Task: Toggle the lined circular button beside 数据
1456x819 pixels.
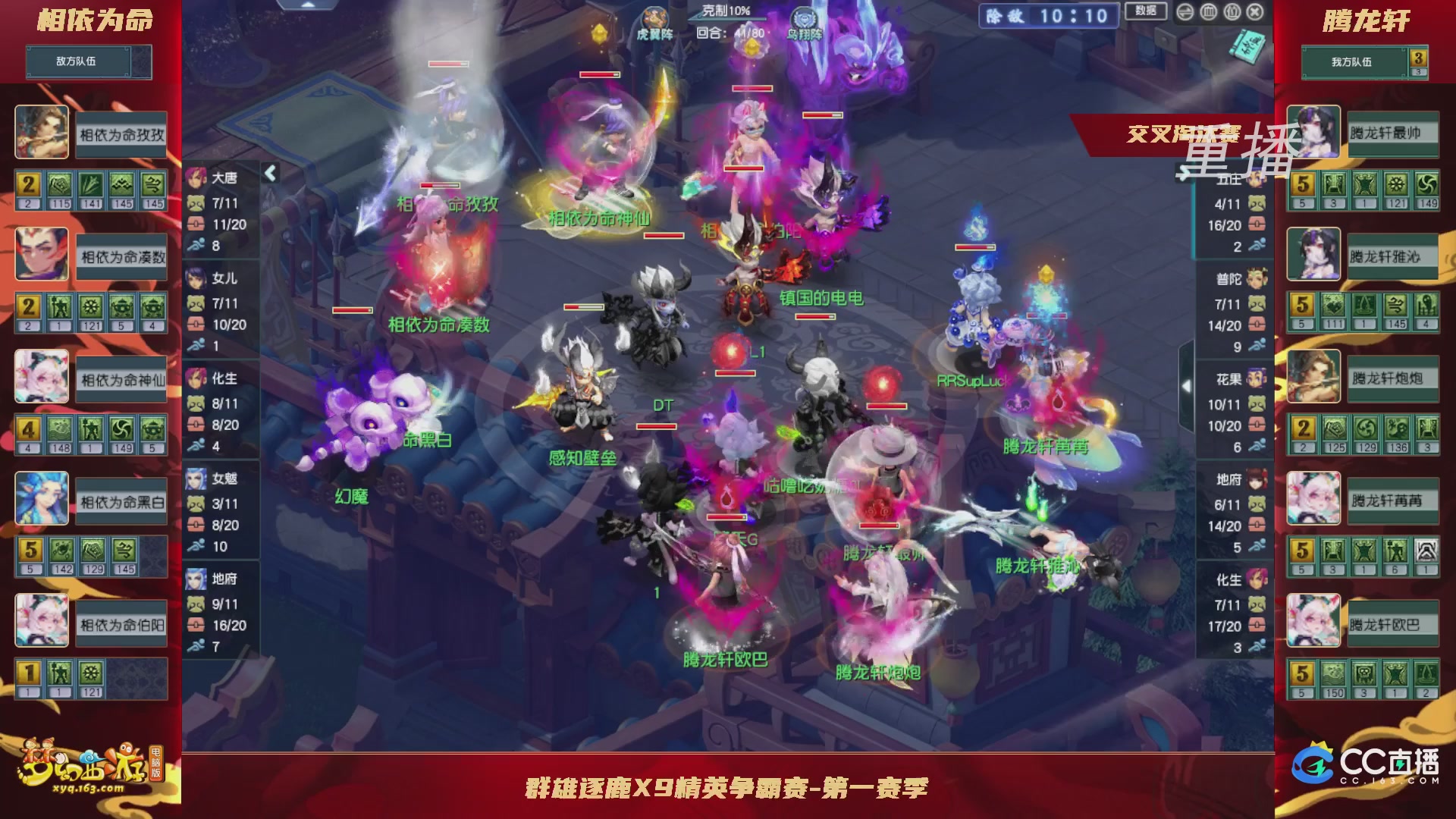Action: point(1185,13)
